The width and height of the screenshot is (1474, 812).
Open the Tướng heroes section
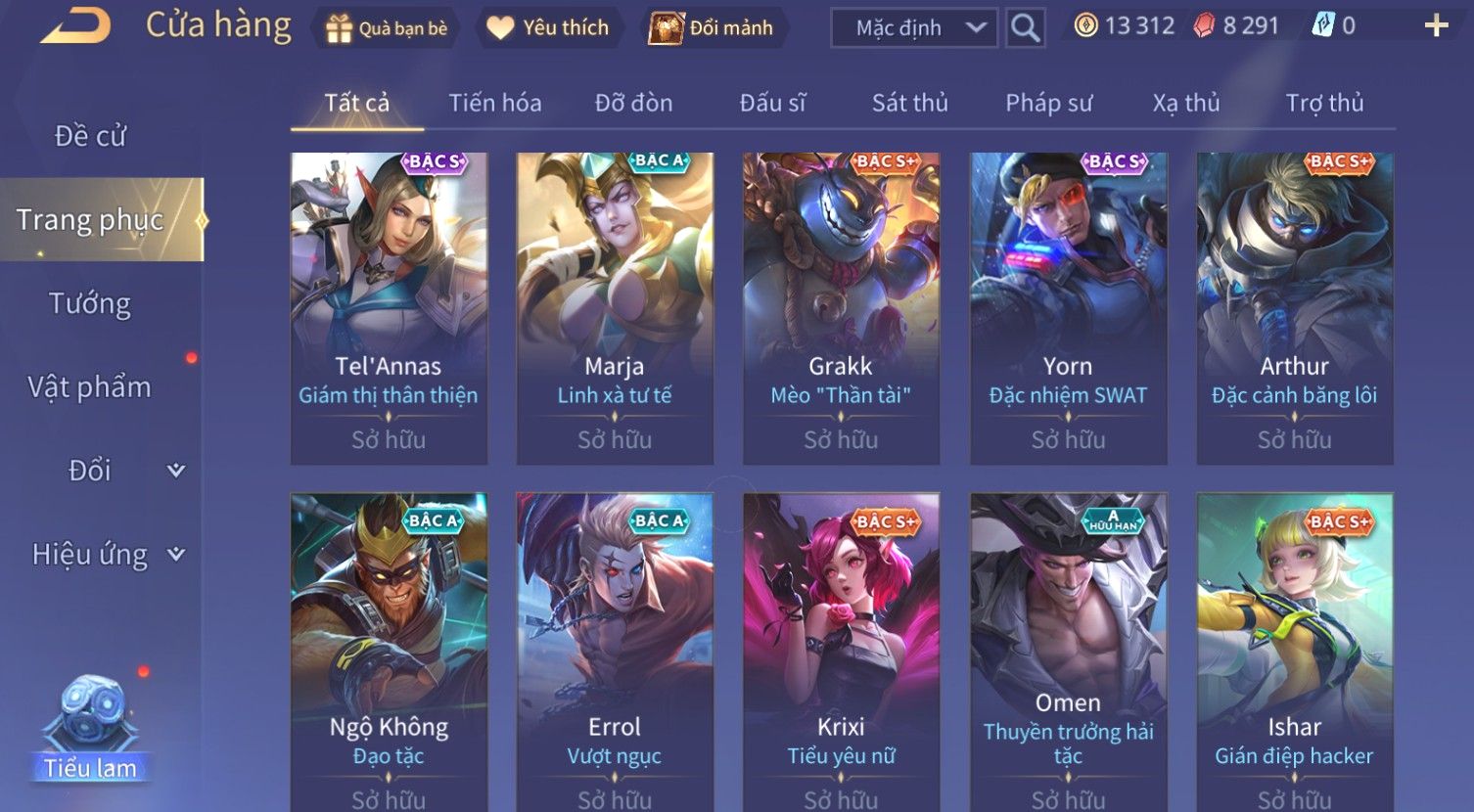90,303
